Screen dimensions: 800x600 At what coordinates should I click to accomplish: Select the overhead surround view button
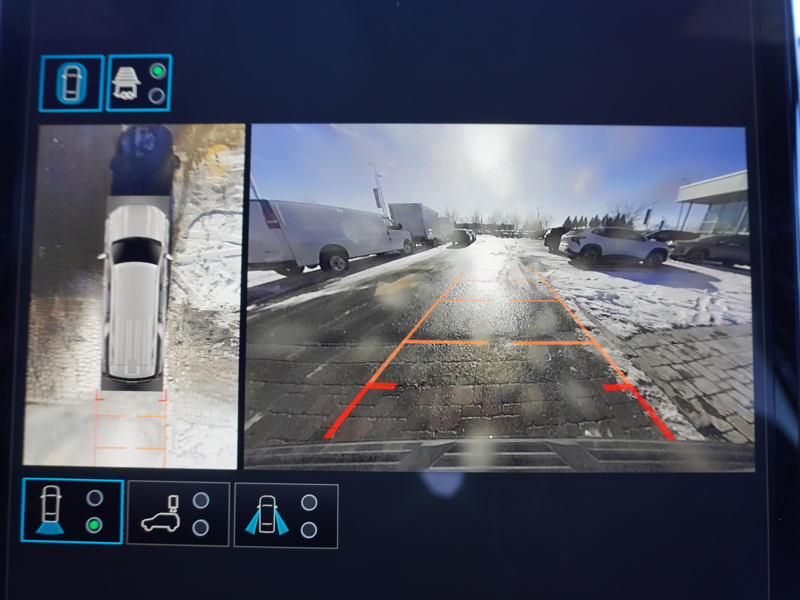[x=71, y=82]
